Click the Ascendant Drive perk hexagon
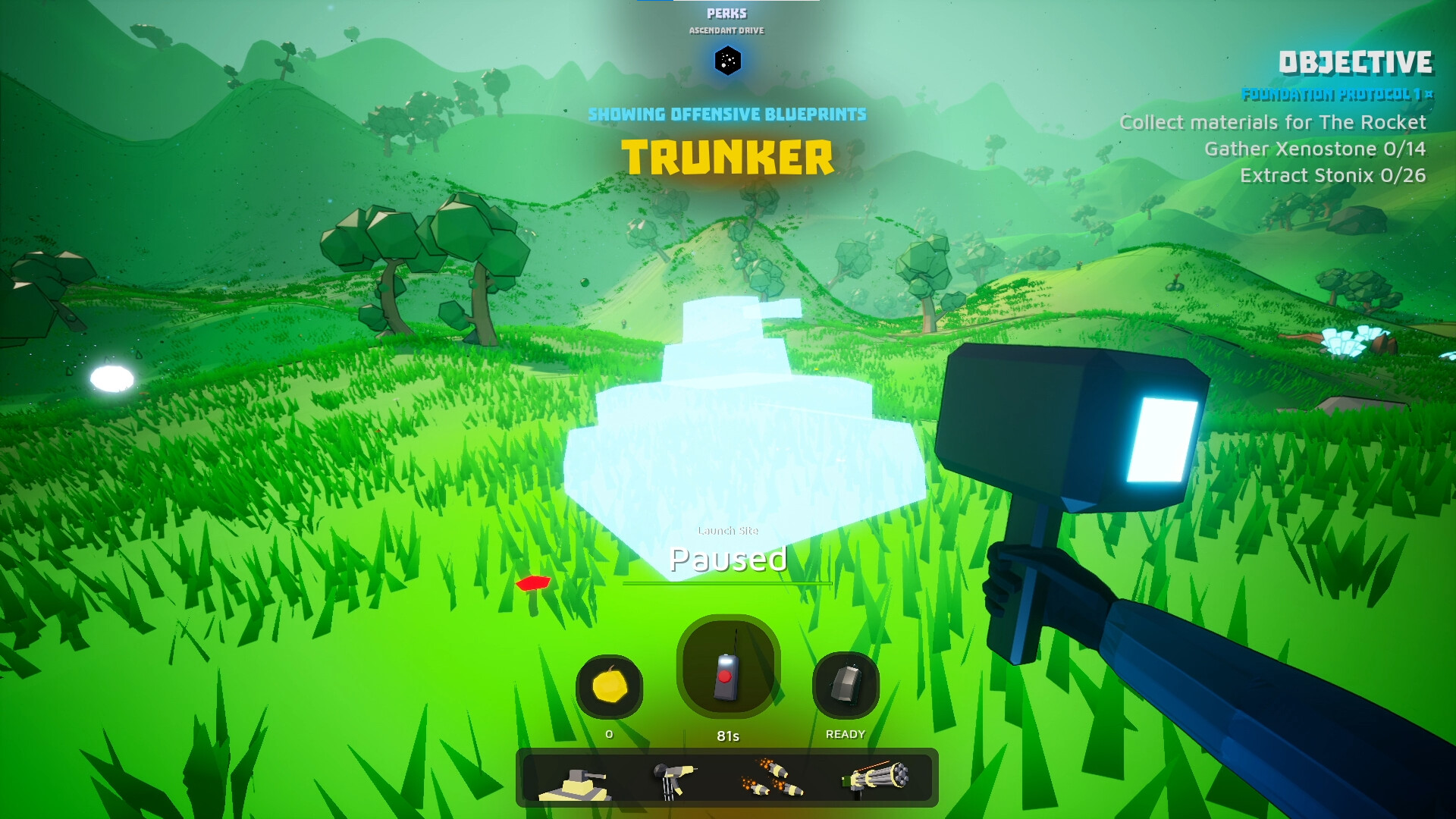 727,62
